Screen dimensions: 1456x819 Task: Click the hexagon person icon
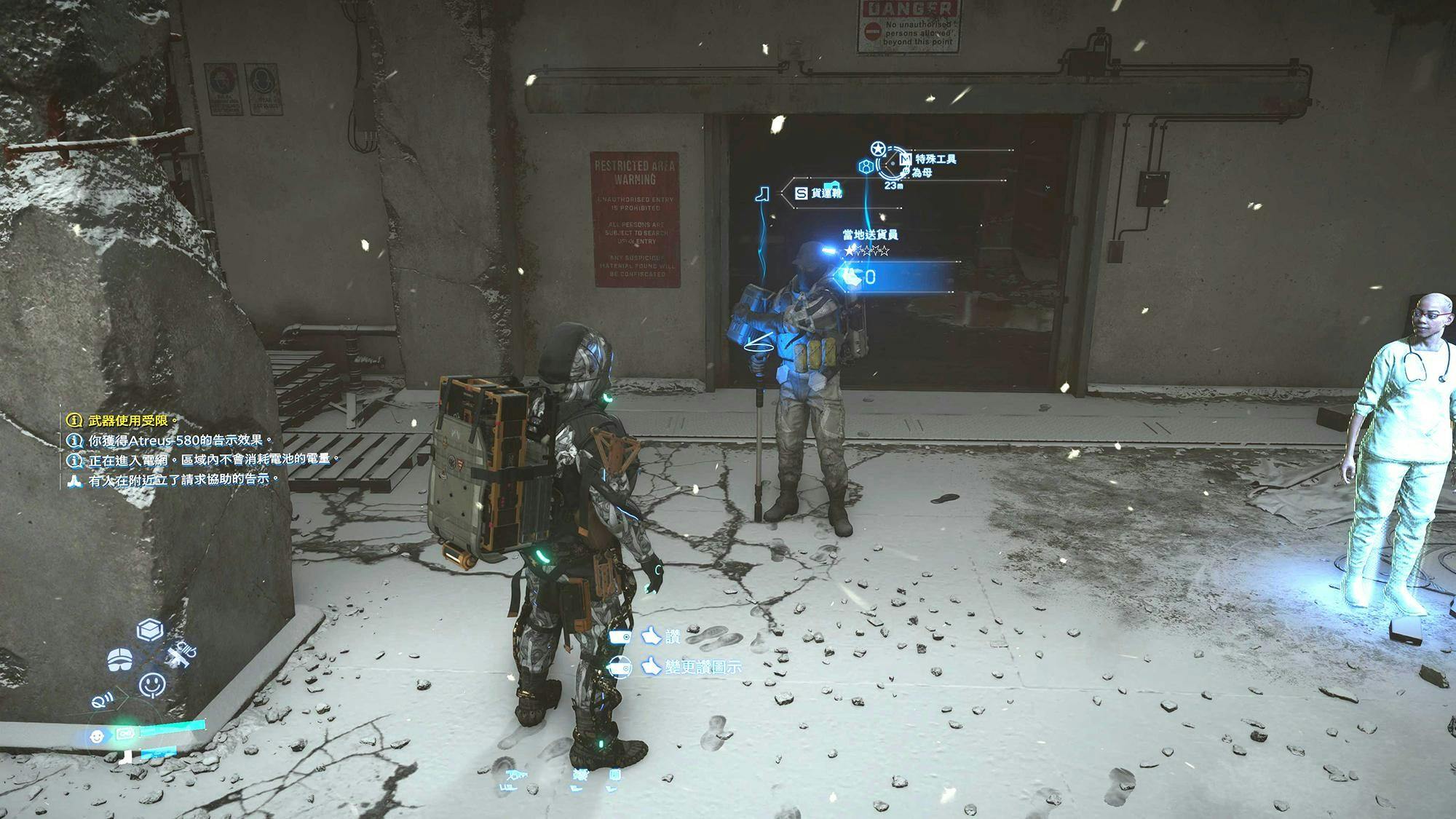point(866,167)
